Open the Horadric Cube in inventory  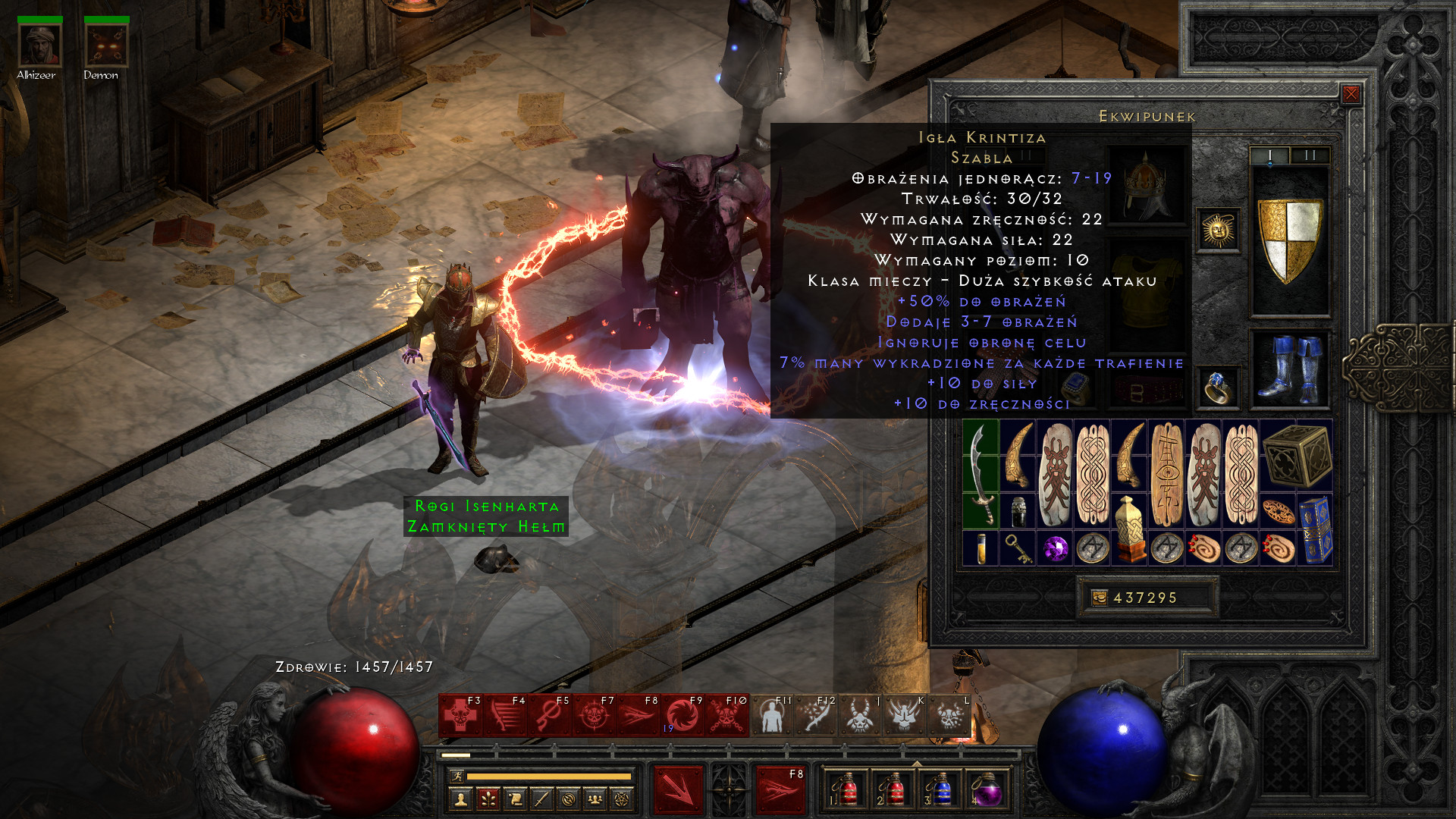tap(1297, 455)
